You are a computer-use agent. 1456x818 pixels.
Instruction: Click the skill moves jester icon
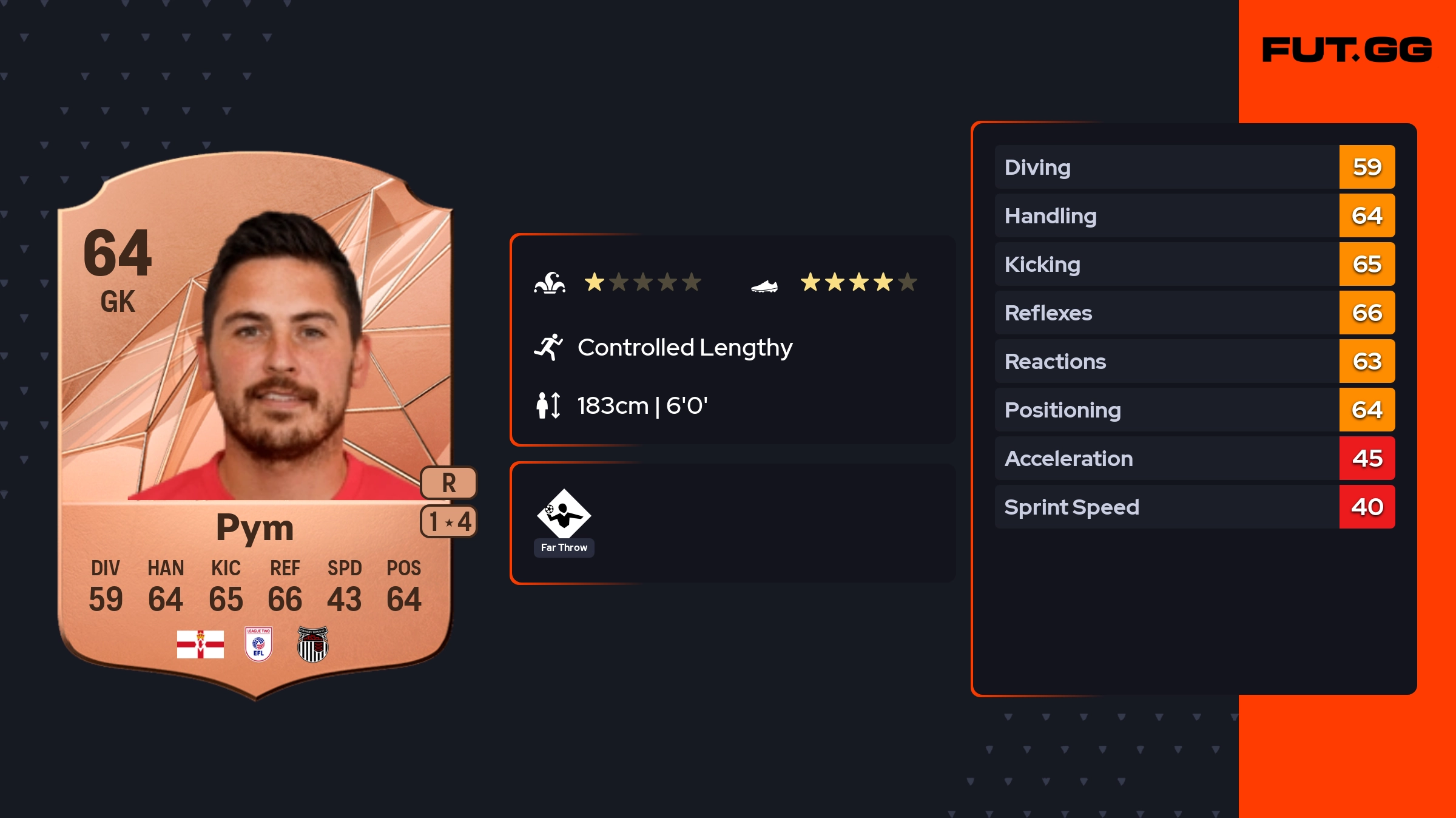(550, 283)
